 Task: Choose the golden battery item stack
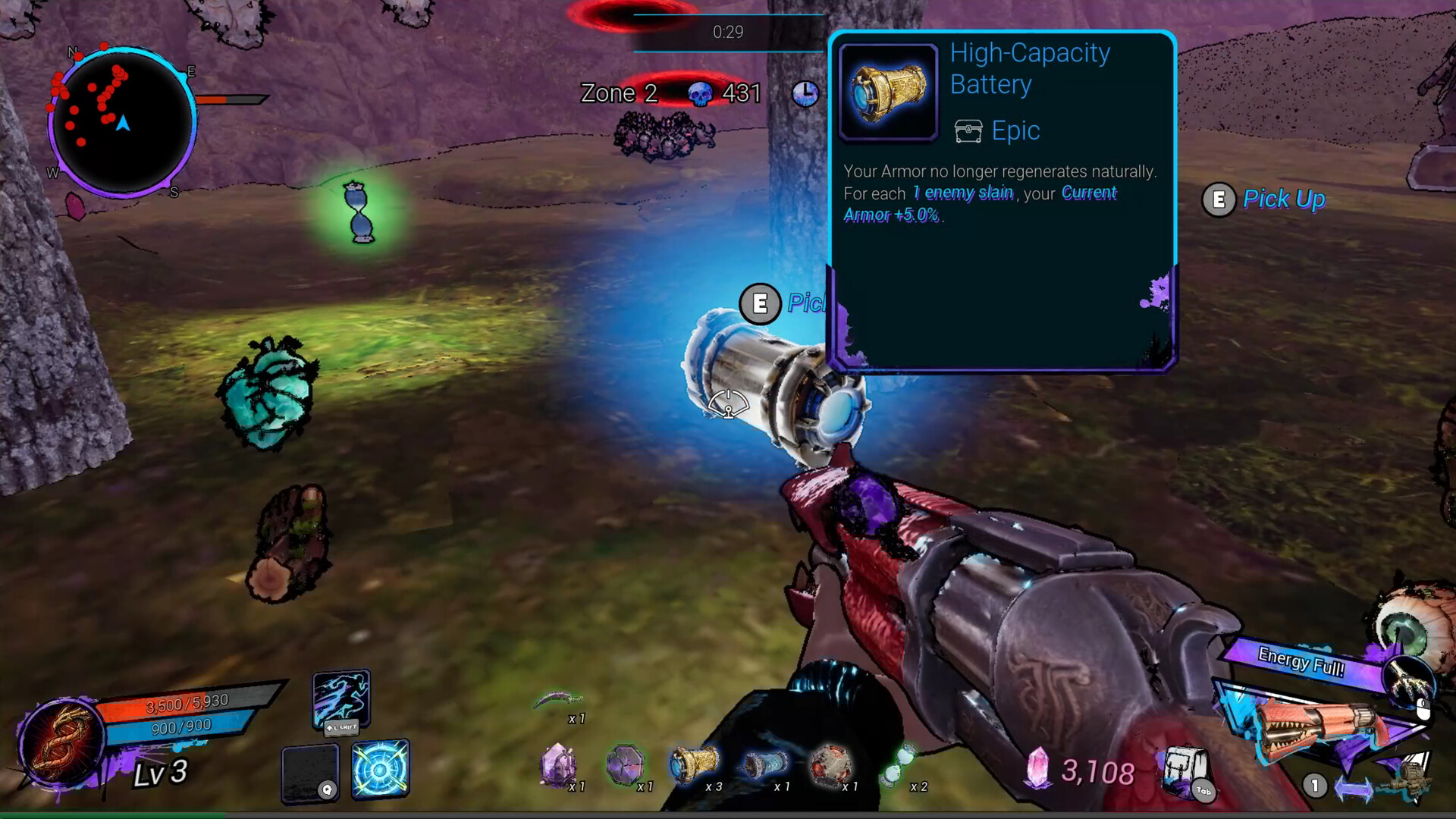(x=694, y=763)
